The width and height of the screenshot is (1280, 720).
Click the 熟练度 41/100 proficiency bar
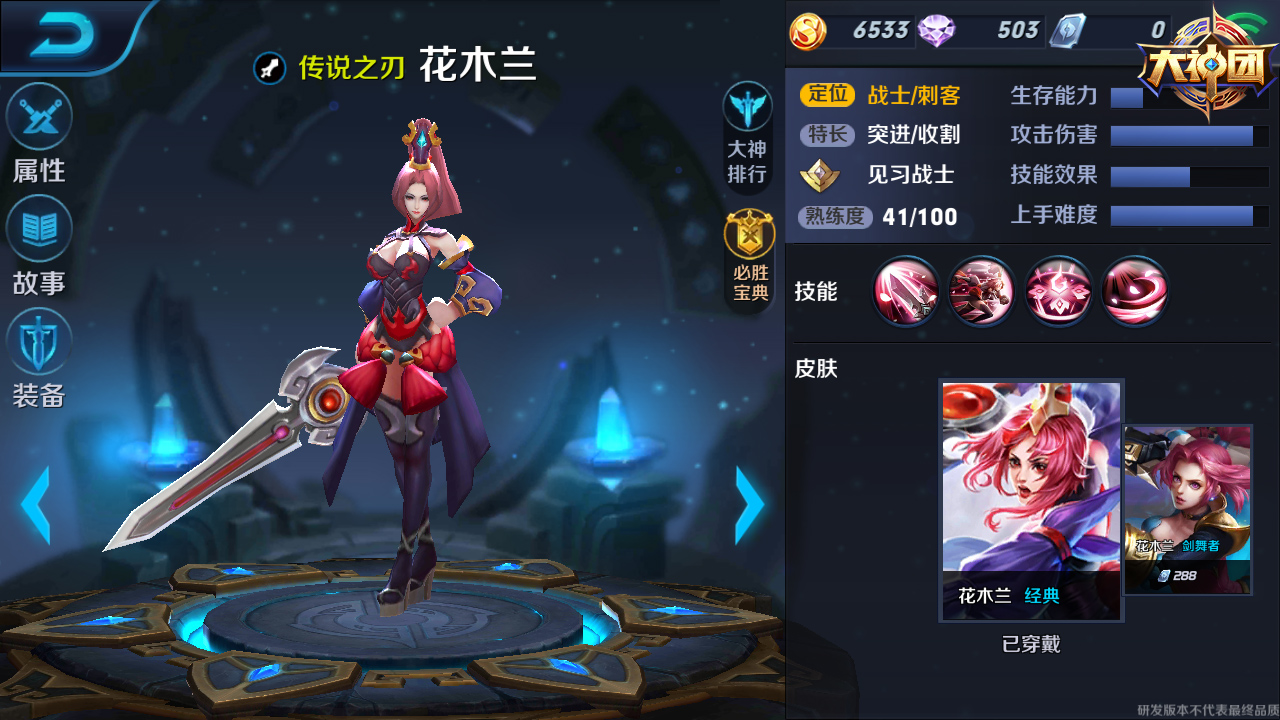tap(880, 216)
